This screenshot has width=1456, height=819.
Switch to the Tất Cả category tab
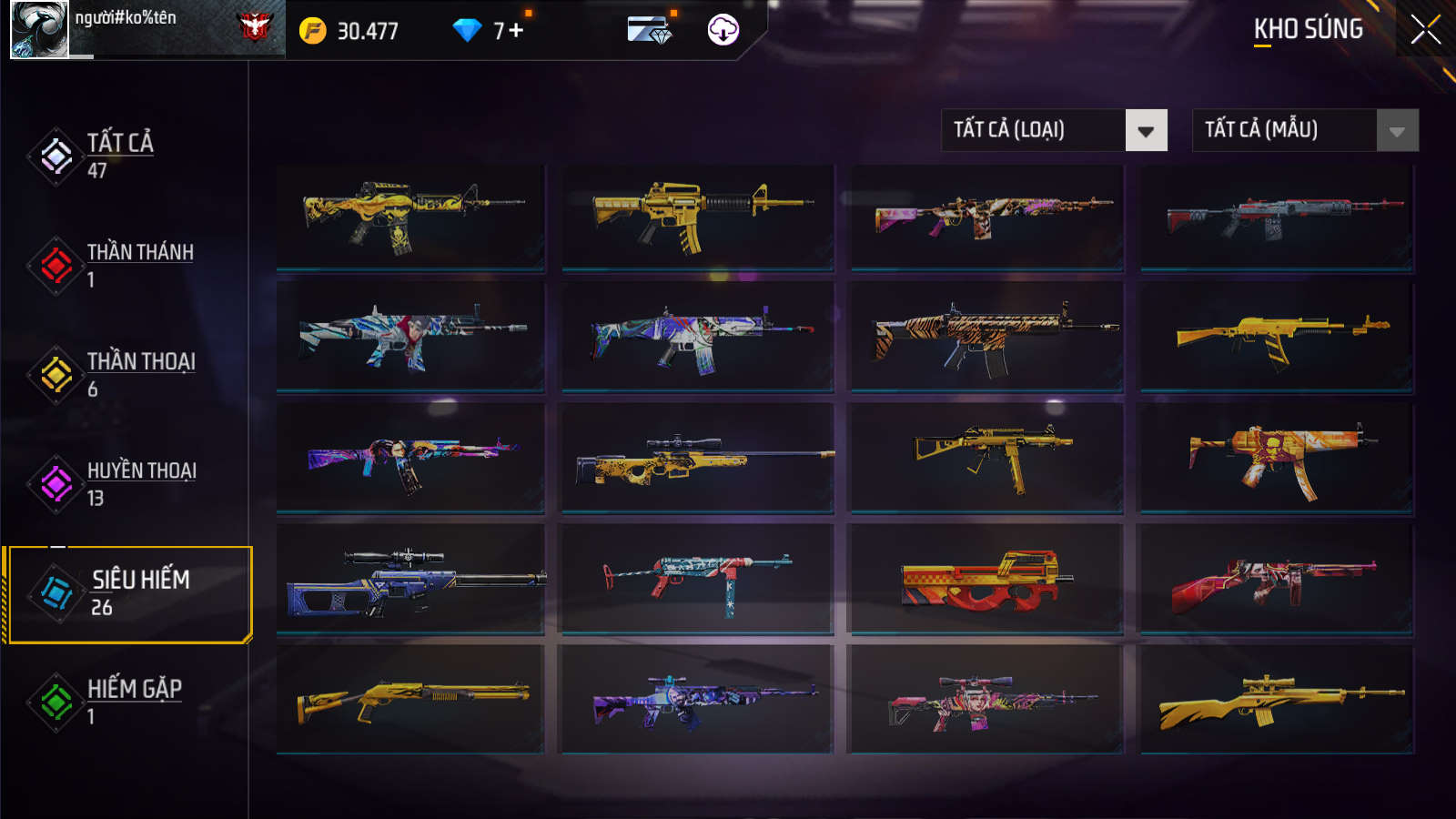pos(118,156)
